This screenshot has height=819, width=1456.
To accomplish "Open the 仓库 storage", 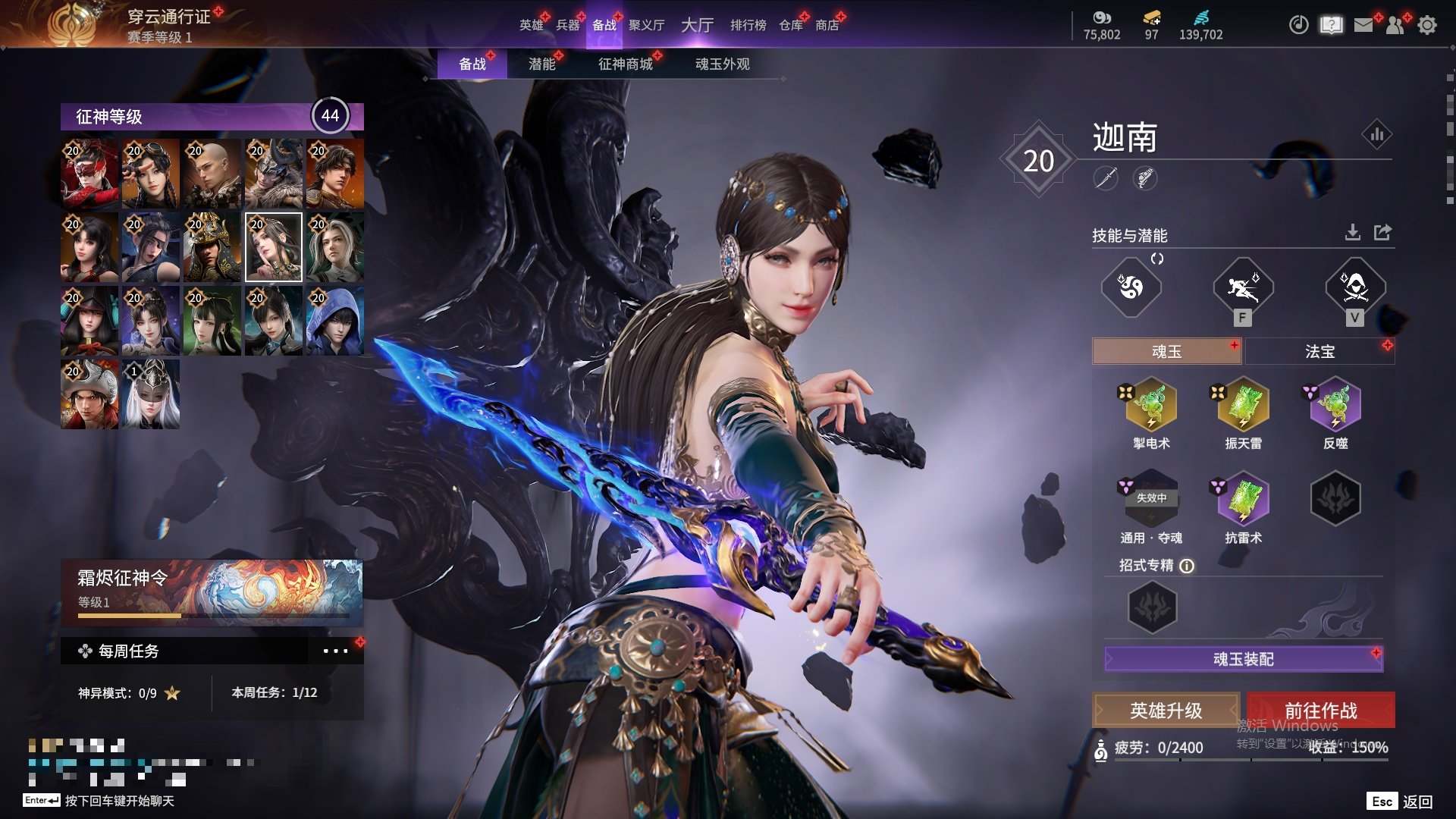I will pyautogui.click(x=790, y=25).
